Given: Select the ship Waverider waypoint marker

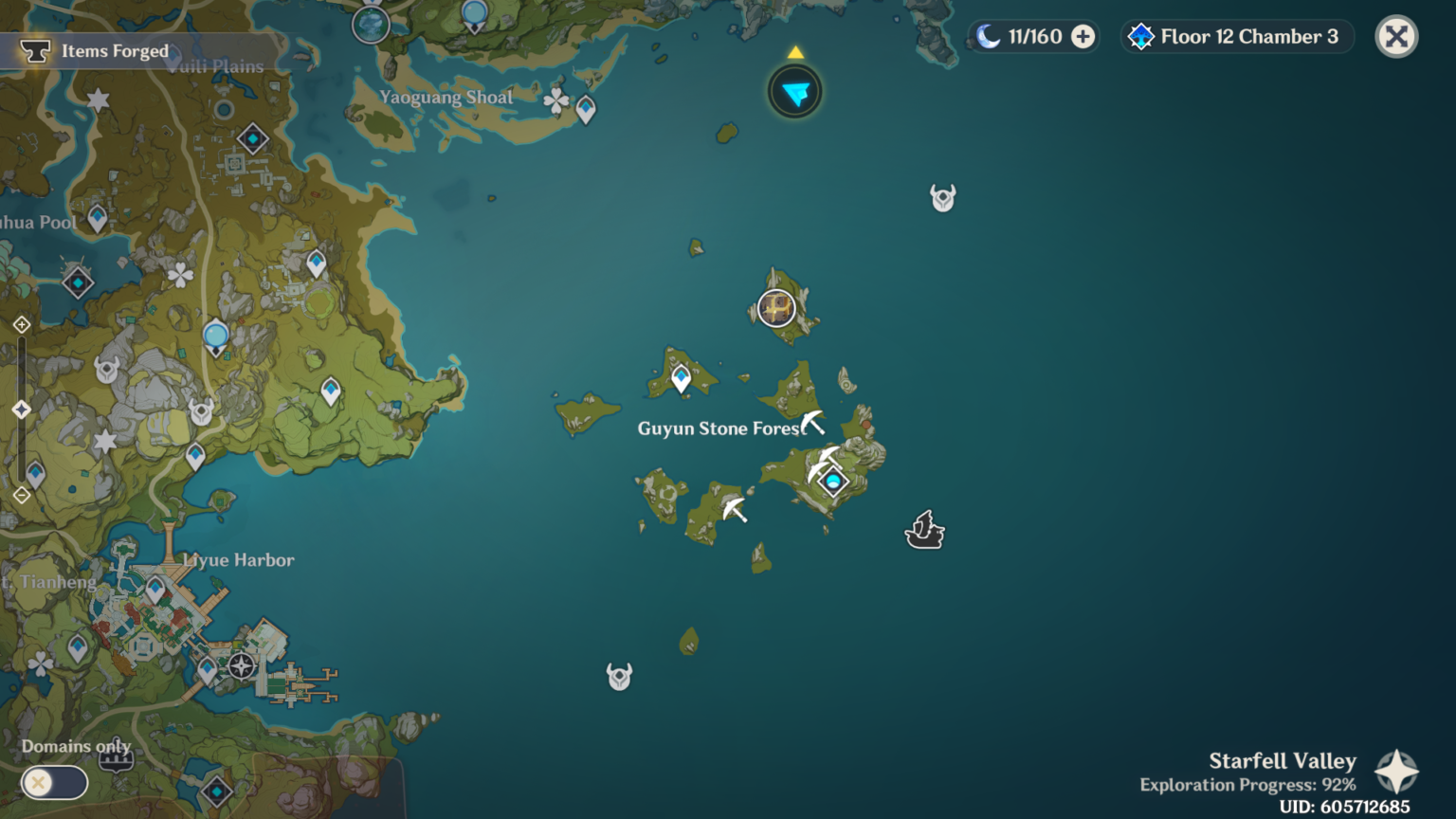Looking at the screenshot, I should click(924, 531).
